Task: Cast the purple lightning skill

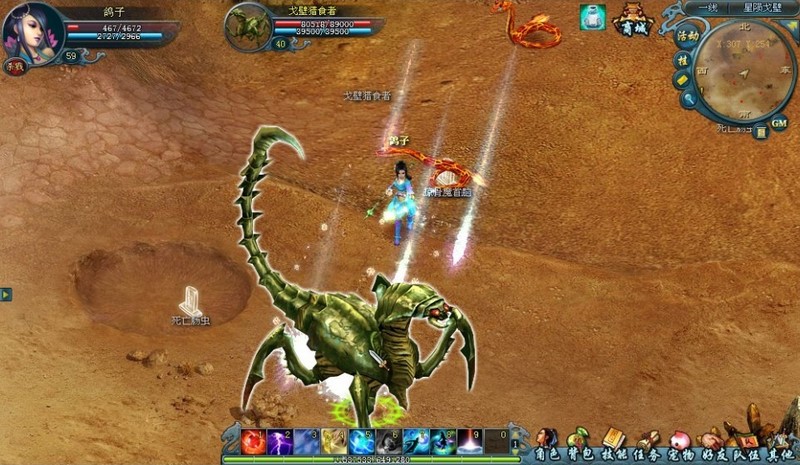Action: coord(280,440)
